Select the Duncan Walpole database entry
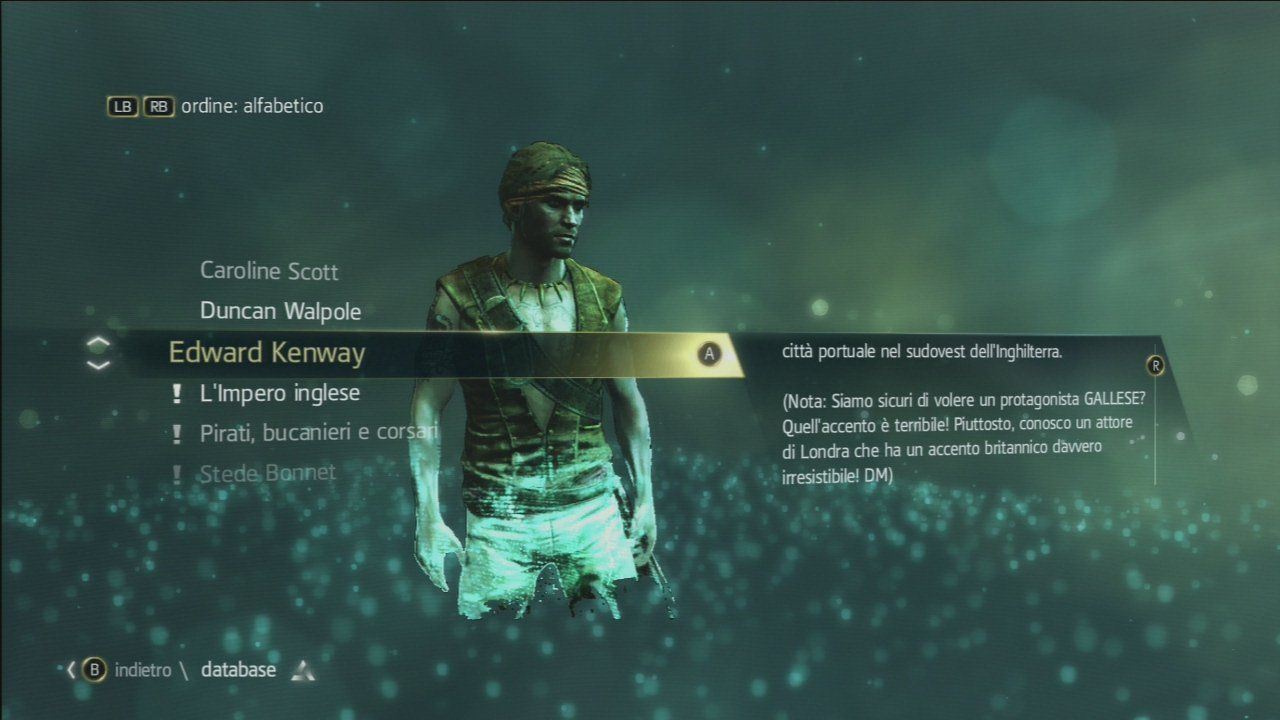Viewport: 1280px width, 720px height. coord(281,311)
